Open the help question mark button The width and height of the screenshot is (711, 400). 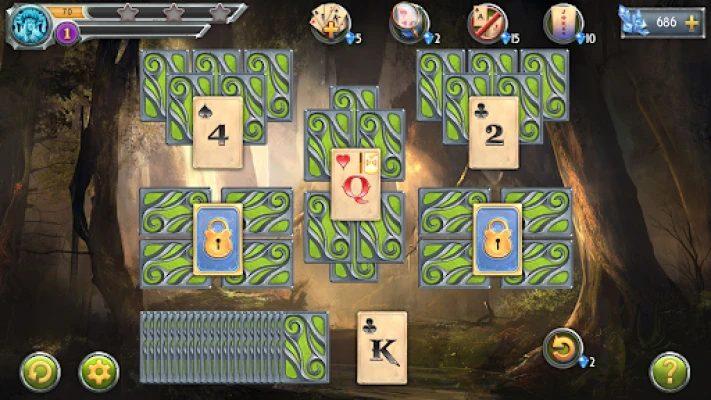[x=669, y=372]
